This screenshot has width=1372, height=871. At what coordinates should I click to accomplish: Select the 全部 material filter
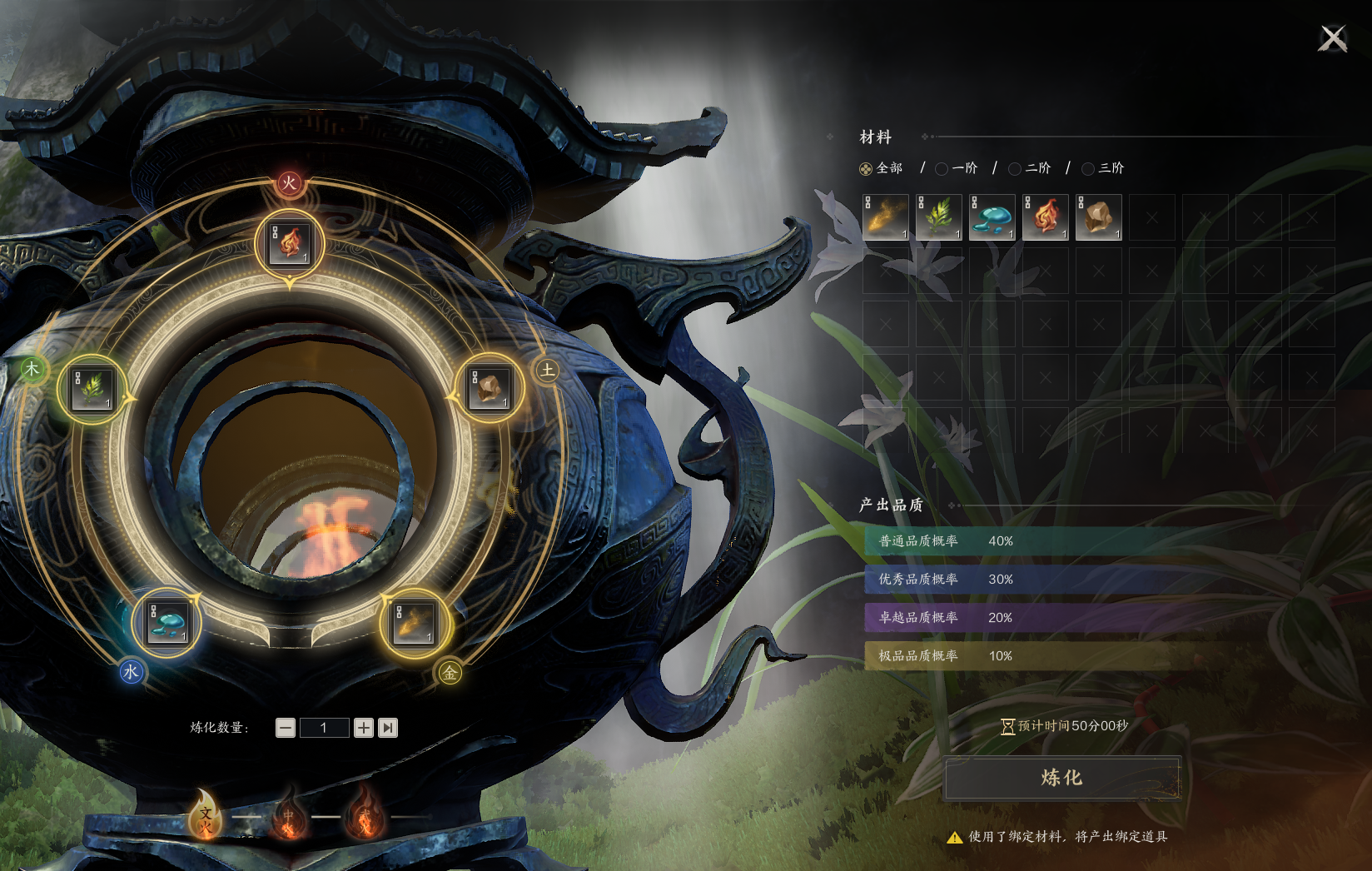tap(867, 169)
